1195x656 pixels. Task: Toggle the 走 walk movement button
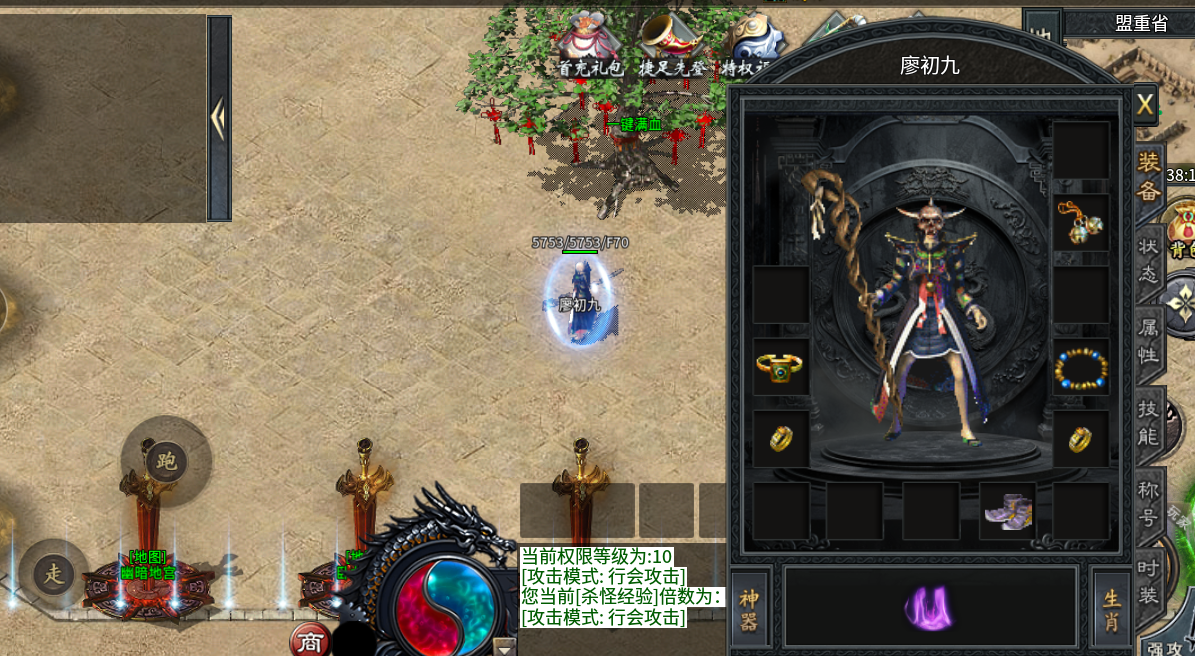click(53, 574)
